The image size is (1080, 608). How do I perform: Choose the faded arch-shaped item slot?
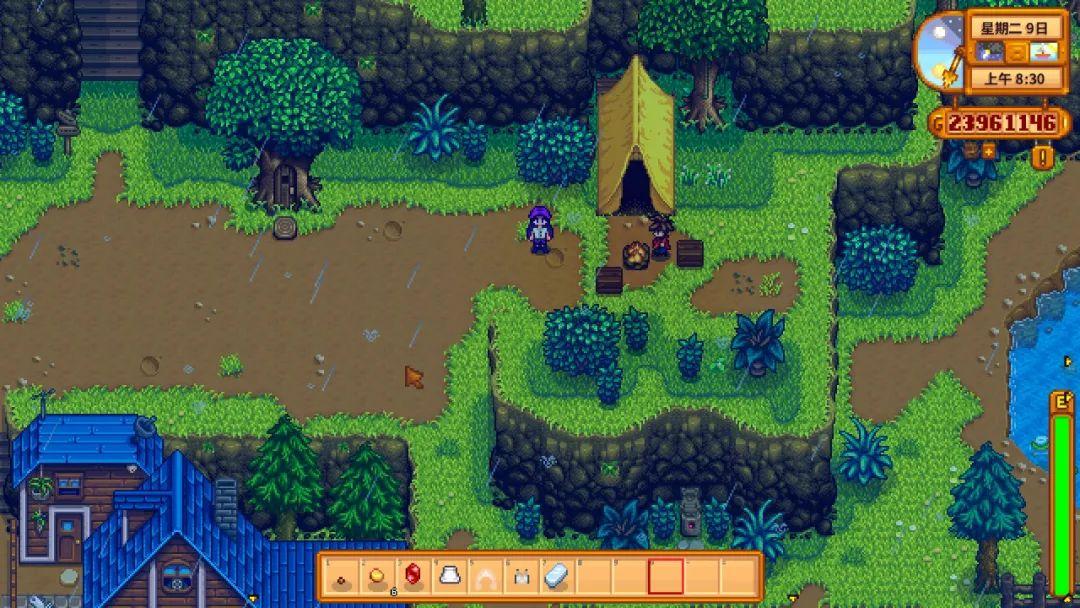[486, 576]
